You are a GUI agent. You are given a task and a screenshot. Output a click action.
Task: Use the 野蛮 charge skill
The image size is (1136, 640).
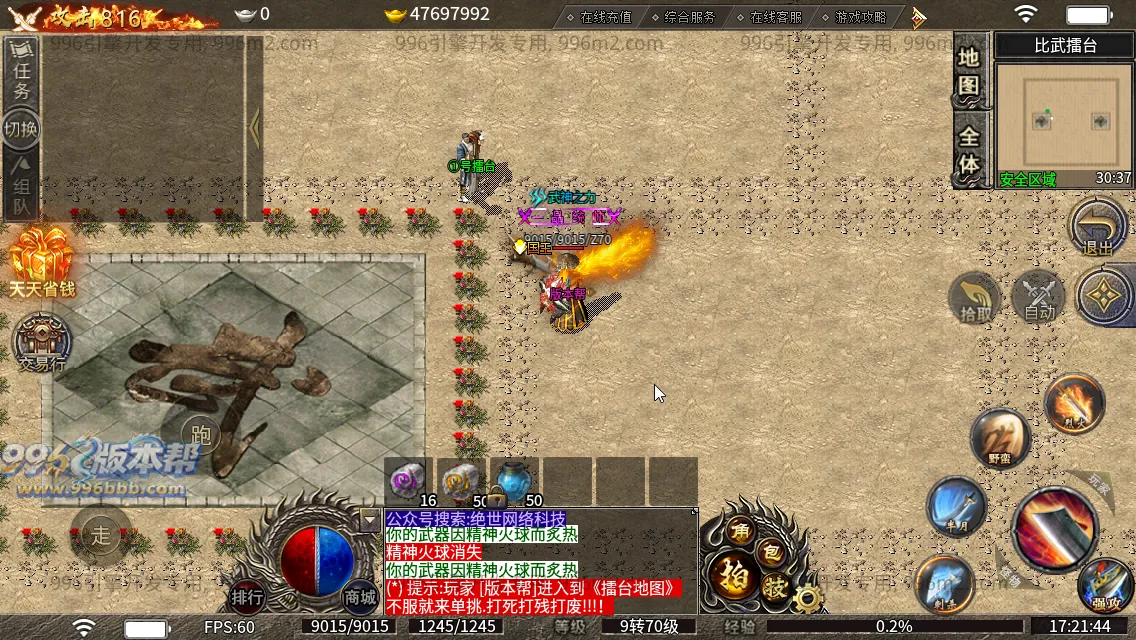[999, 438]
